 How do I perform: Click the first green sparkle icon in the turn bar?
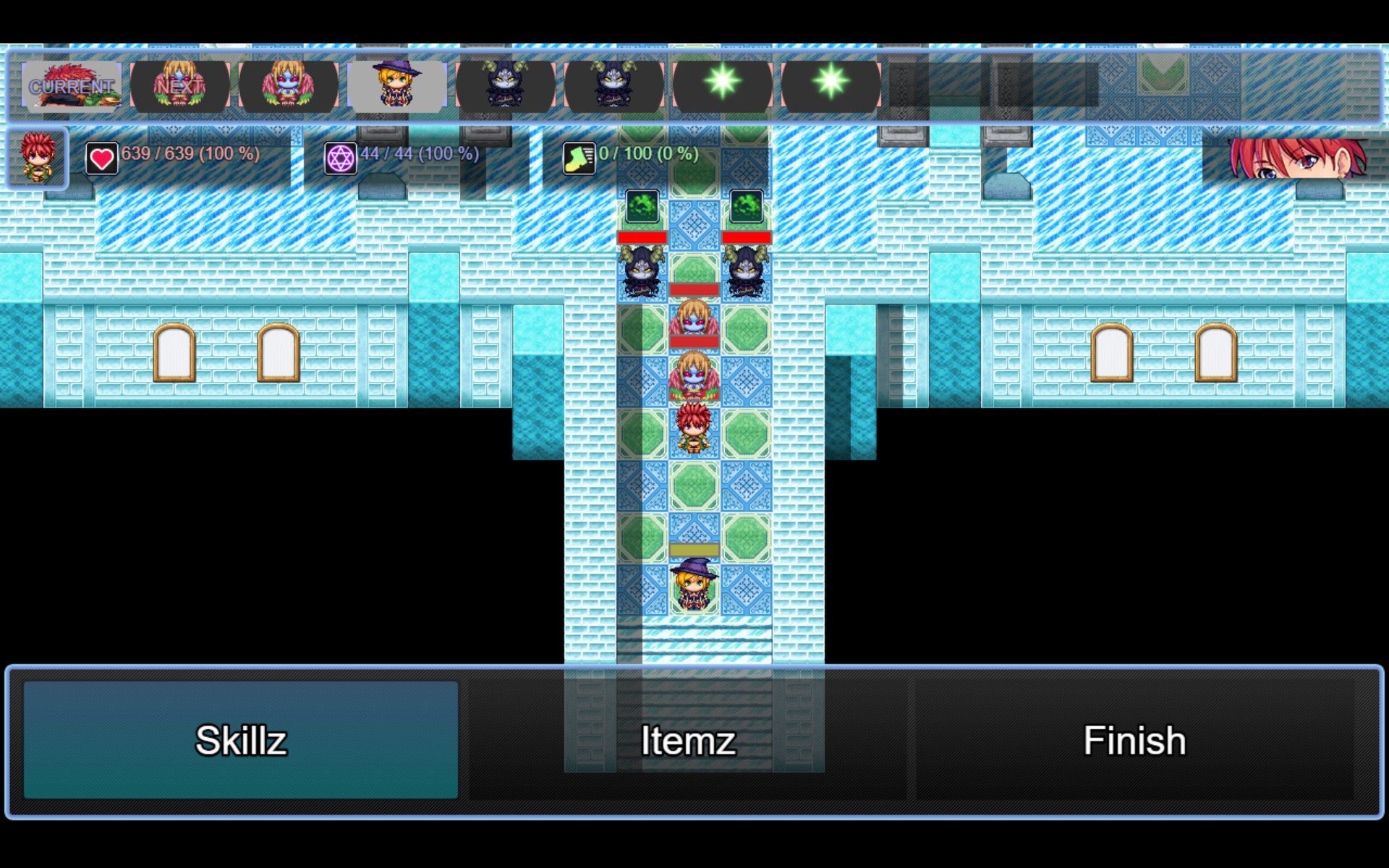(723, 85)
